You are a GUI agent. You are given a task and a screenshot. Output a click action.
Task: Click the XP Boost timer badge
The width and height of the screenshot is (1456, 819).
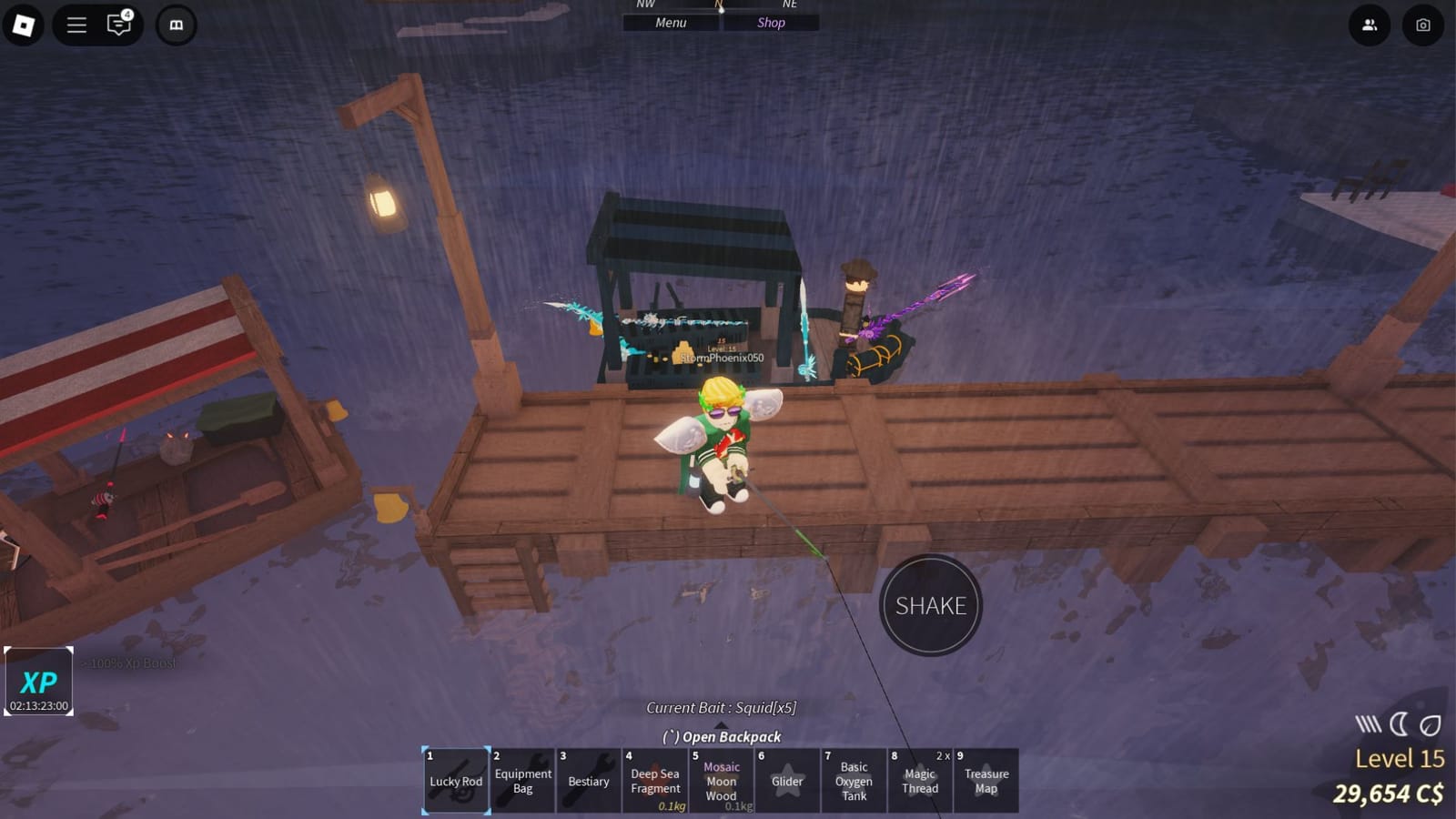[x=40, y=680]
